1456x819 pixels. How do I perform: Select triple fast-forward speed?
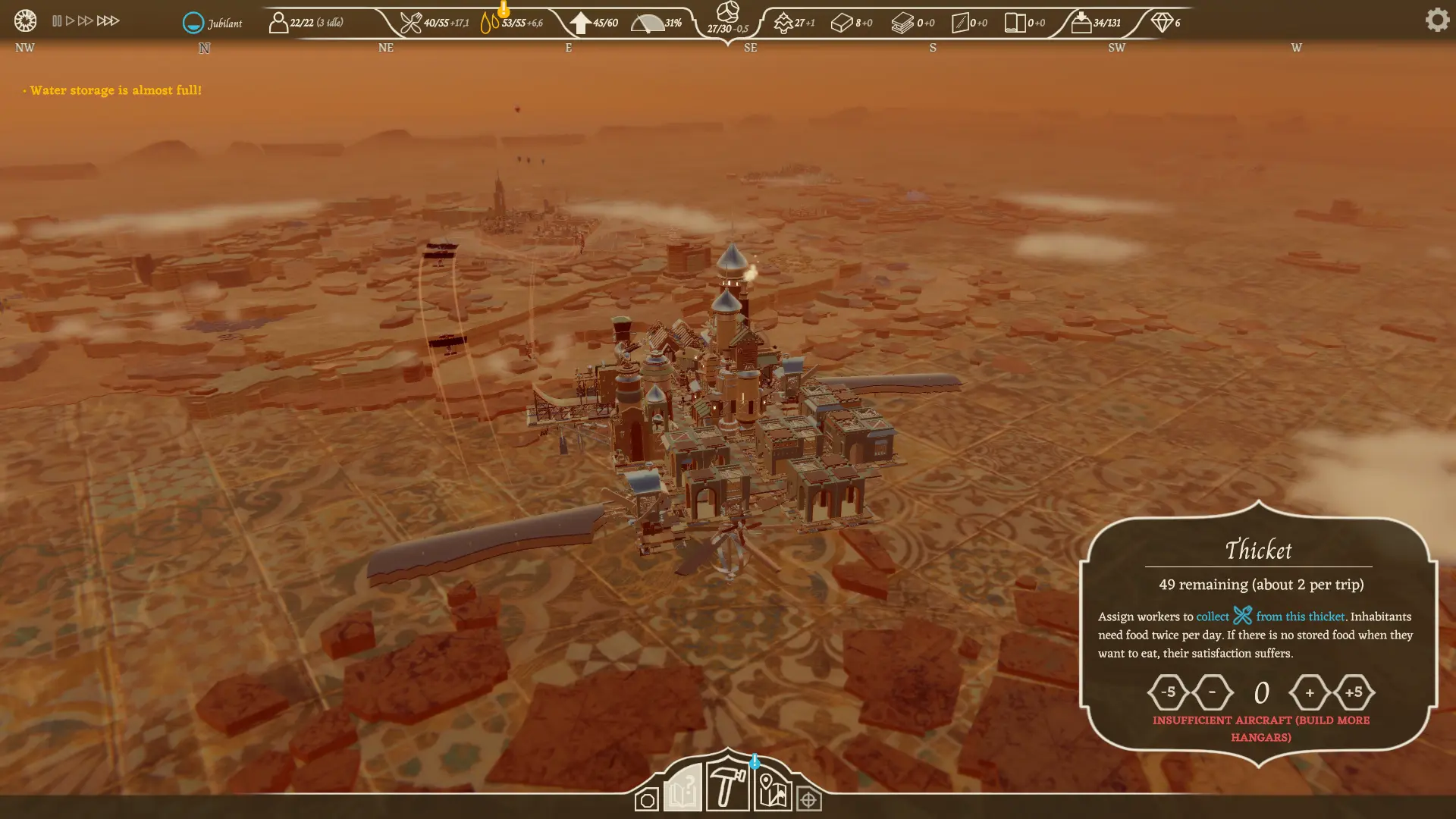pyautogui.click(x=108, y=21)
